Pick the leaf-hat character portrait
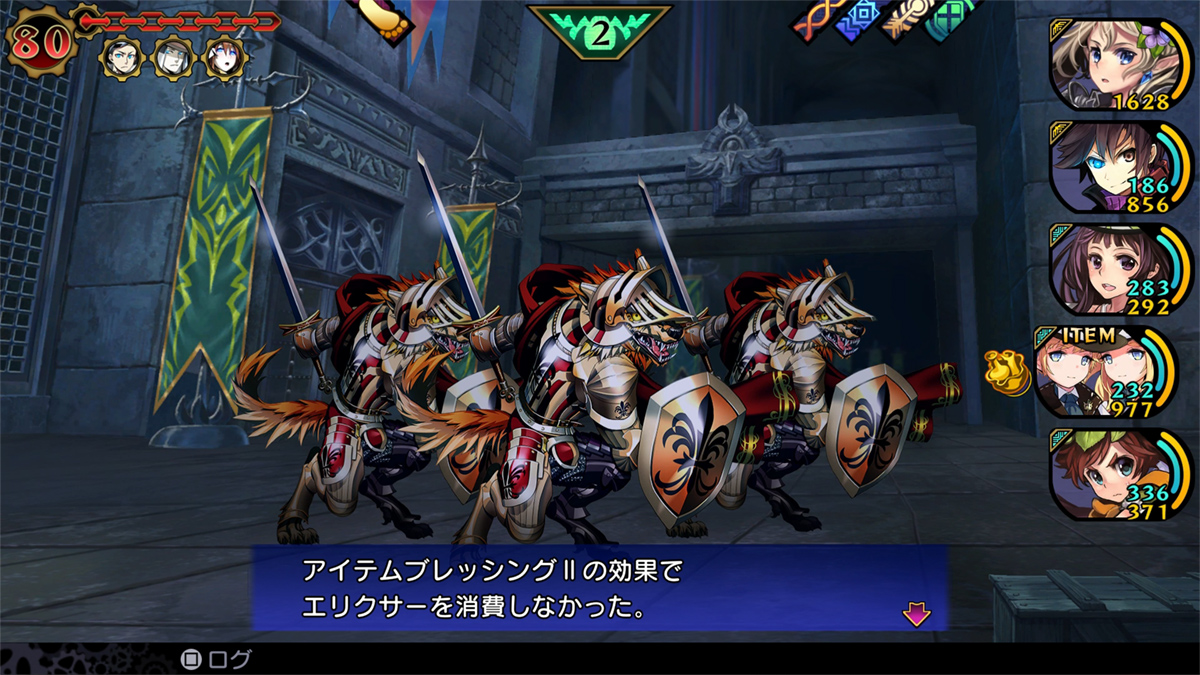Screen dimensions: 1200x675 1110,476
